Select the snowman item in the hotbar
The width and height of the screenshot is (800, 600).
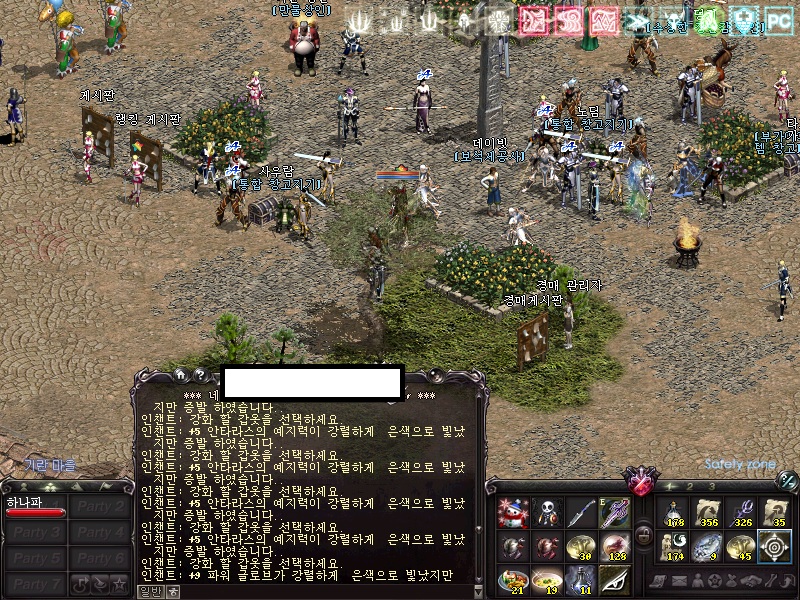click(x=513, y=514)
